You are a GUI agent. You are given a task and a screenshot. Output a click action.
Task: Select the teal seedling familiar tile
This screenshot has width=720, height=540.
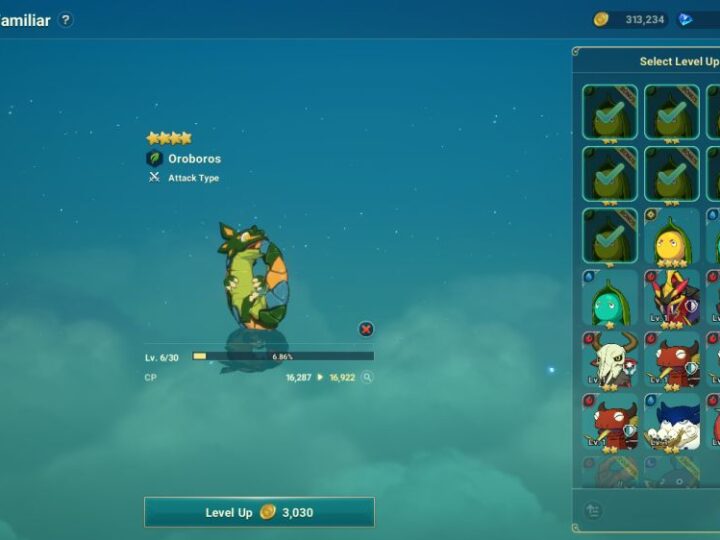[x=609, y=298]
